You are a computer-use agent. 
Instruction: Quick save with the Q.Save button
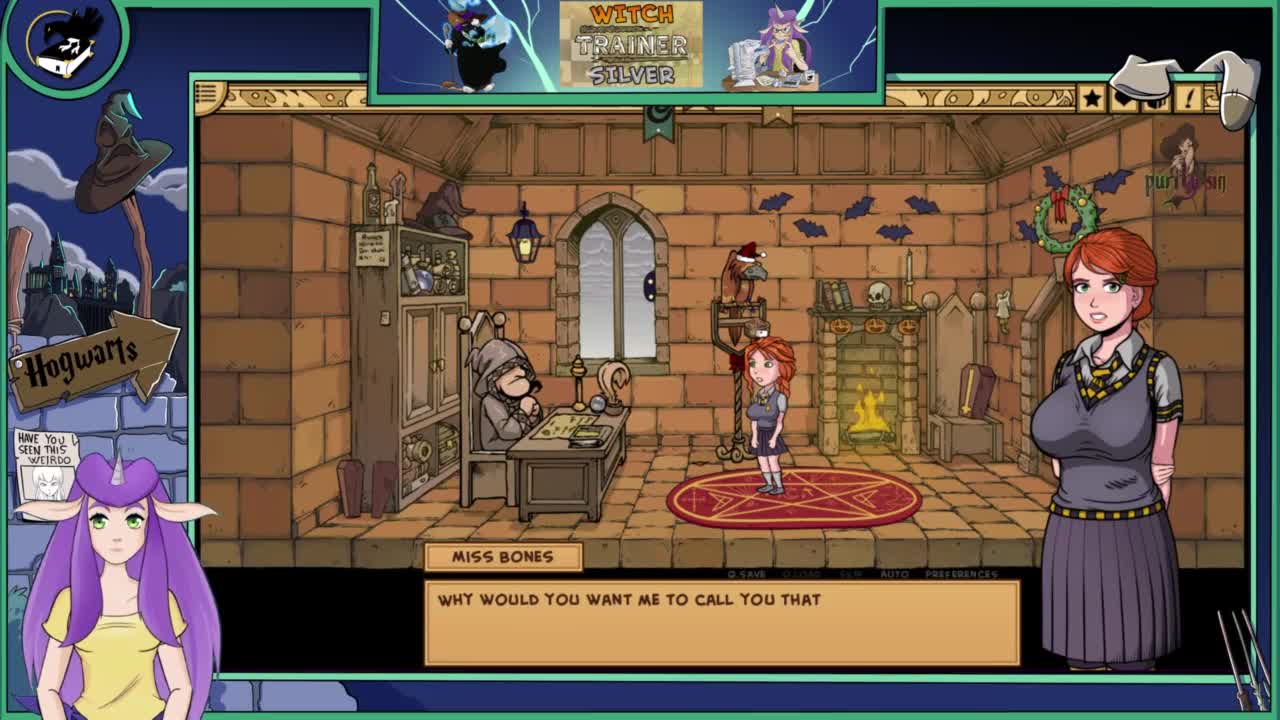[747, 574]
